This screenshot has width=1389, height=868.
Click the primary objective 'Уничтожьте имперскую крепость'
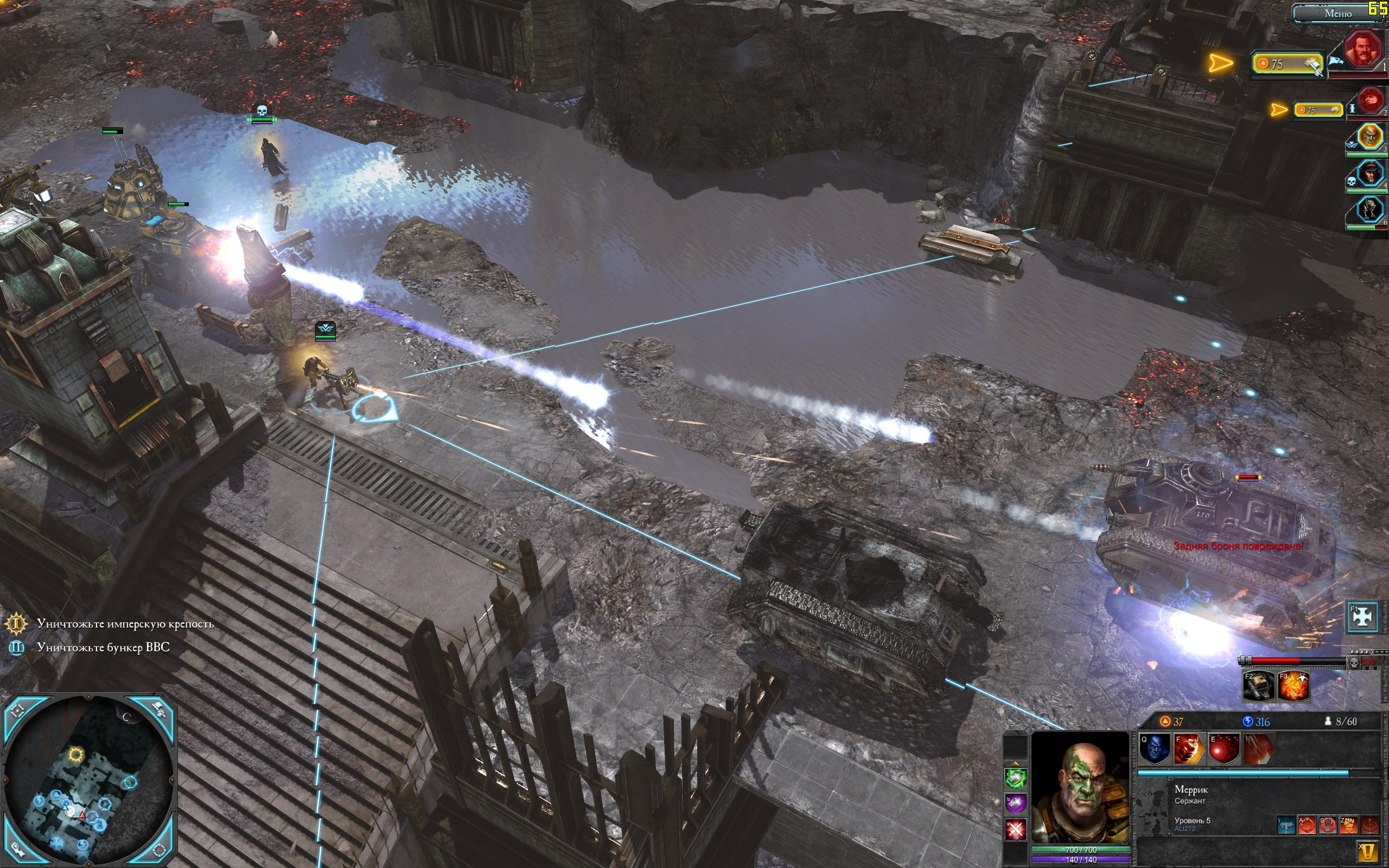[x=125, y=623]
